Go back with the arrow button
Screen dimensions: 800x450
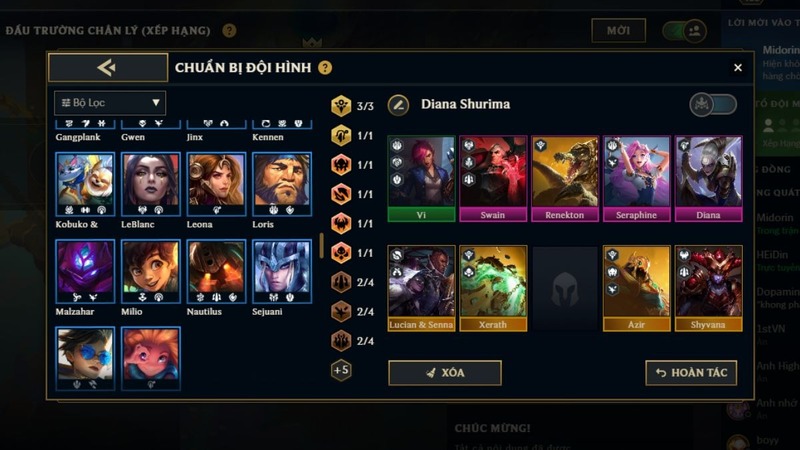tap(107, 67)
